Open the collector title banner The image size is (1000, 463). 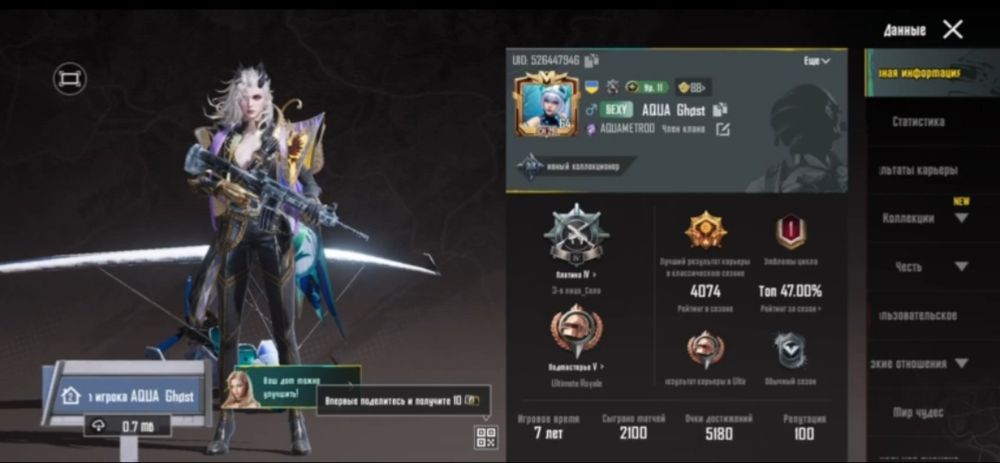point(575,166)
